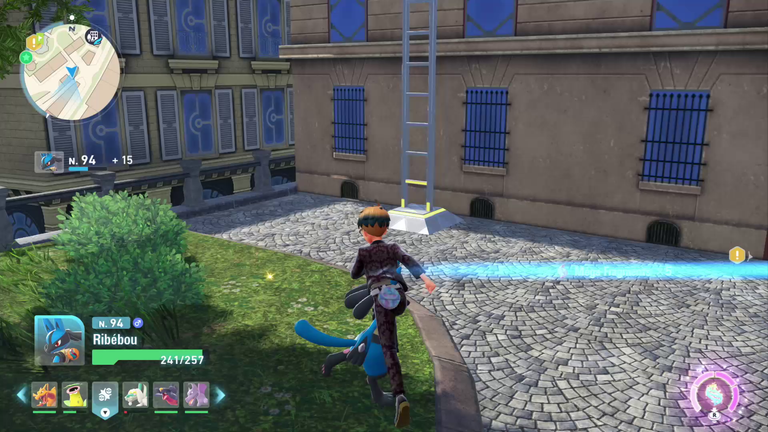Click the yellow exclamation objective marker
This screenshot has height=432, width=768.
737,255
